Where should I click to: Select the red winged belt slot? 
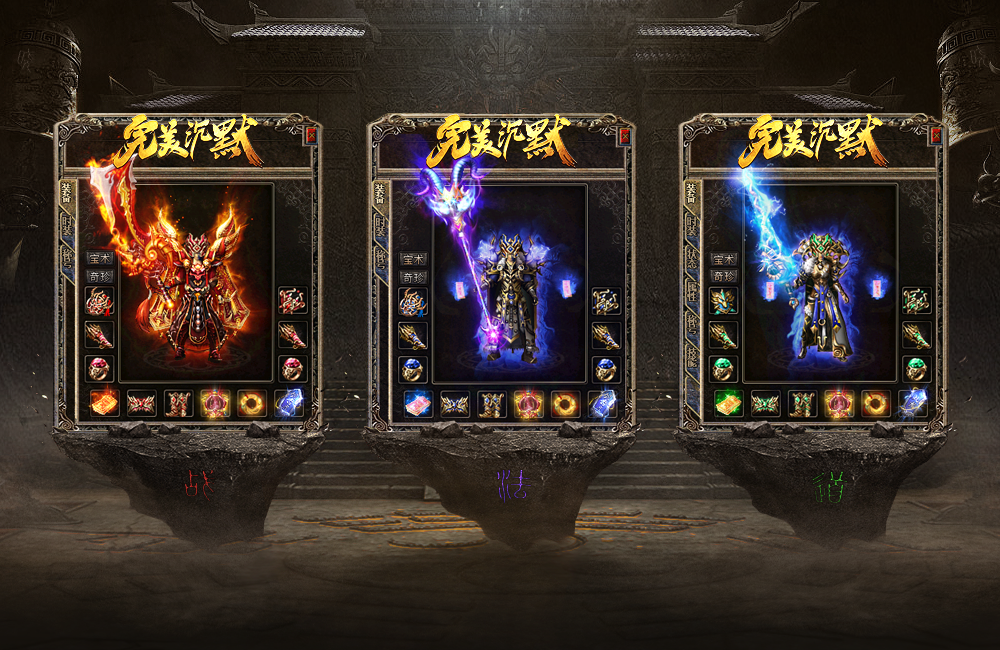[x=141, y=403]
